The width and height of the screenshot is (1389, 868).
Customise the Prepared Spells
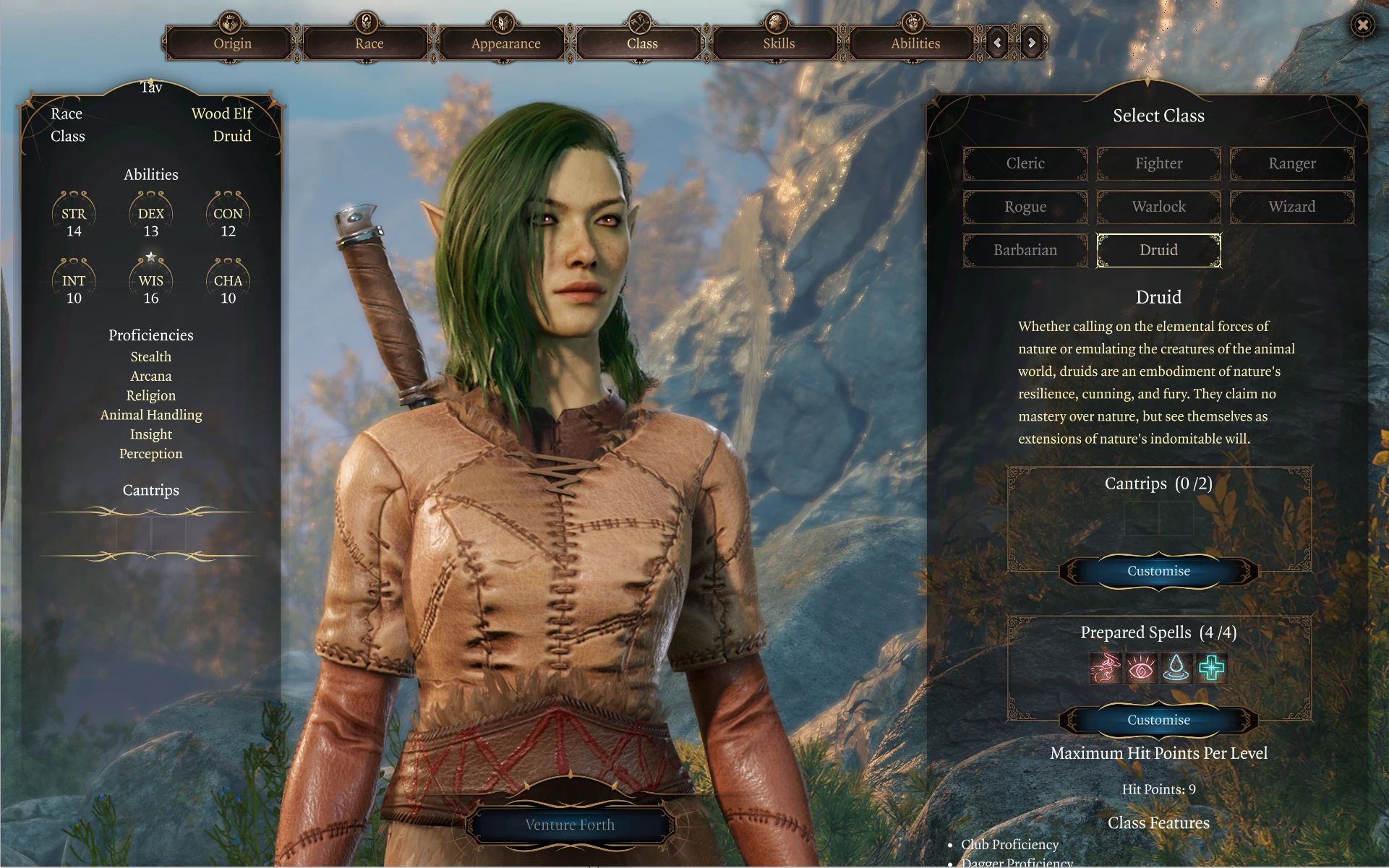[x=1158, y=720]
